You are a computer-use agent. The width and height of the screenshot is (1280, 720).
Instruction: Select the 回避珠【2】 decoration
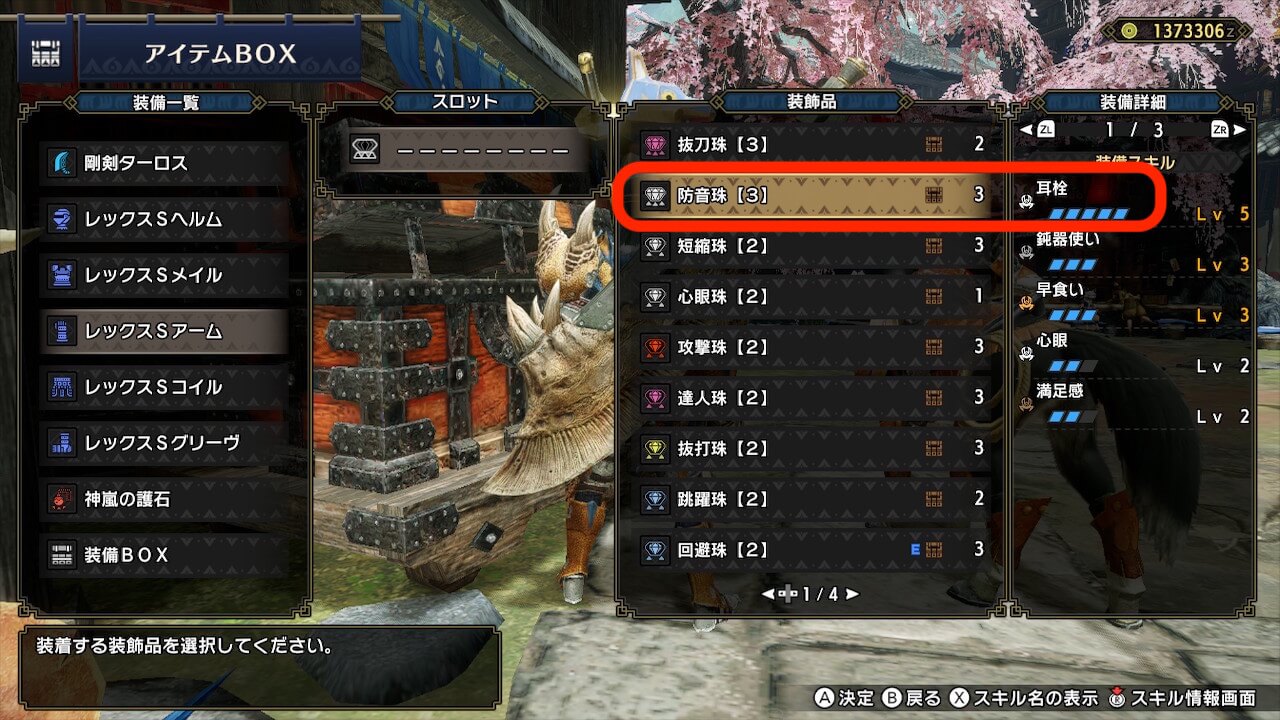click(810, 549)
